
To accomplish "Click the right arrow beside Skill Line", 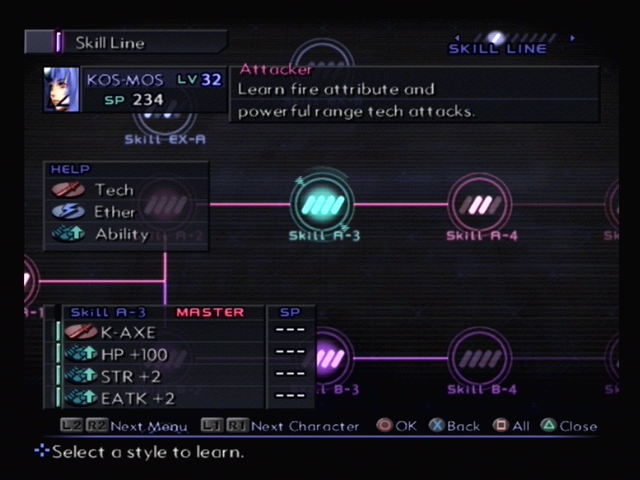I will pos(573,38).
